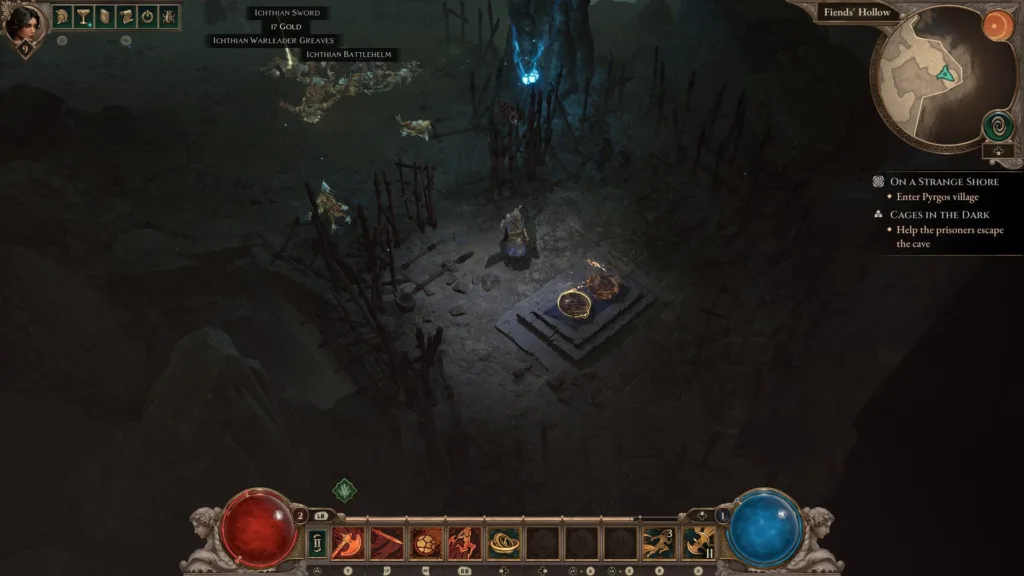Screen dimensions: 1024x576
Task: Open the scroll quest log icon
Action: pos(125,16)
